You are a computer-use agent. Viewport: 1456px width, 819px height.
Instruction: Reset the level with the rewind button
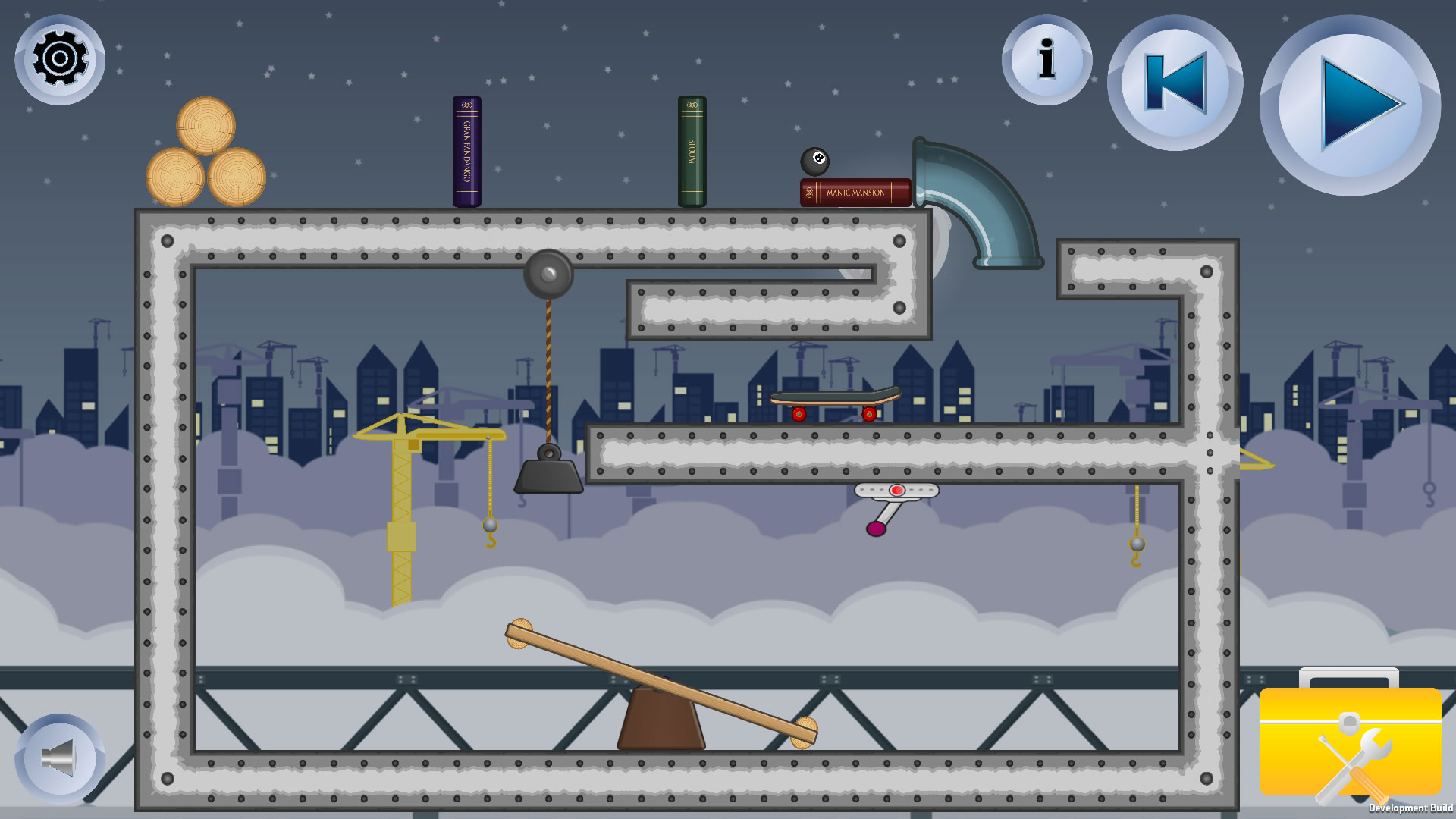pos(1175,83)
